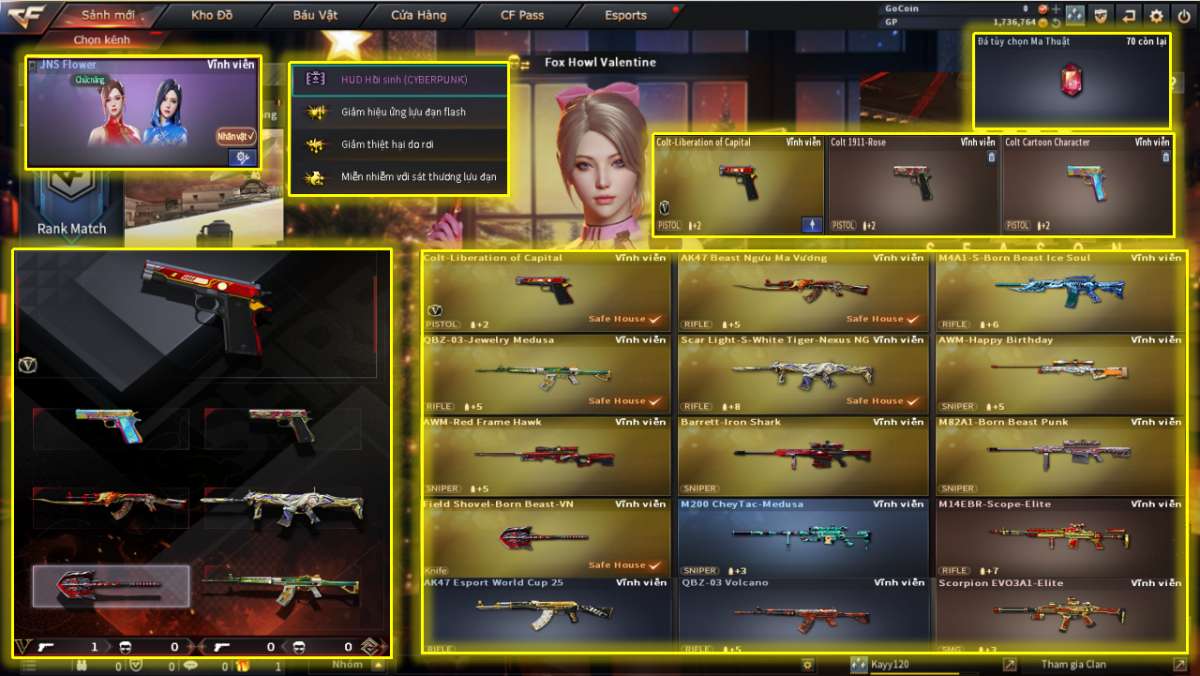Open the Tham gia Clan panel
The image size is (1200, 676).
point(1075,664)
